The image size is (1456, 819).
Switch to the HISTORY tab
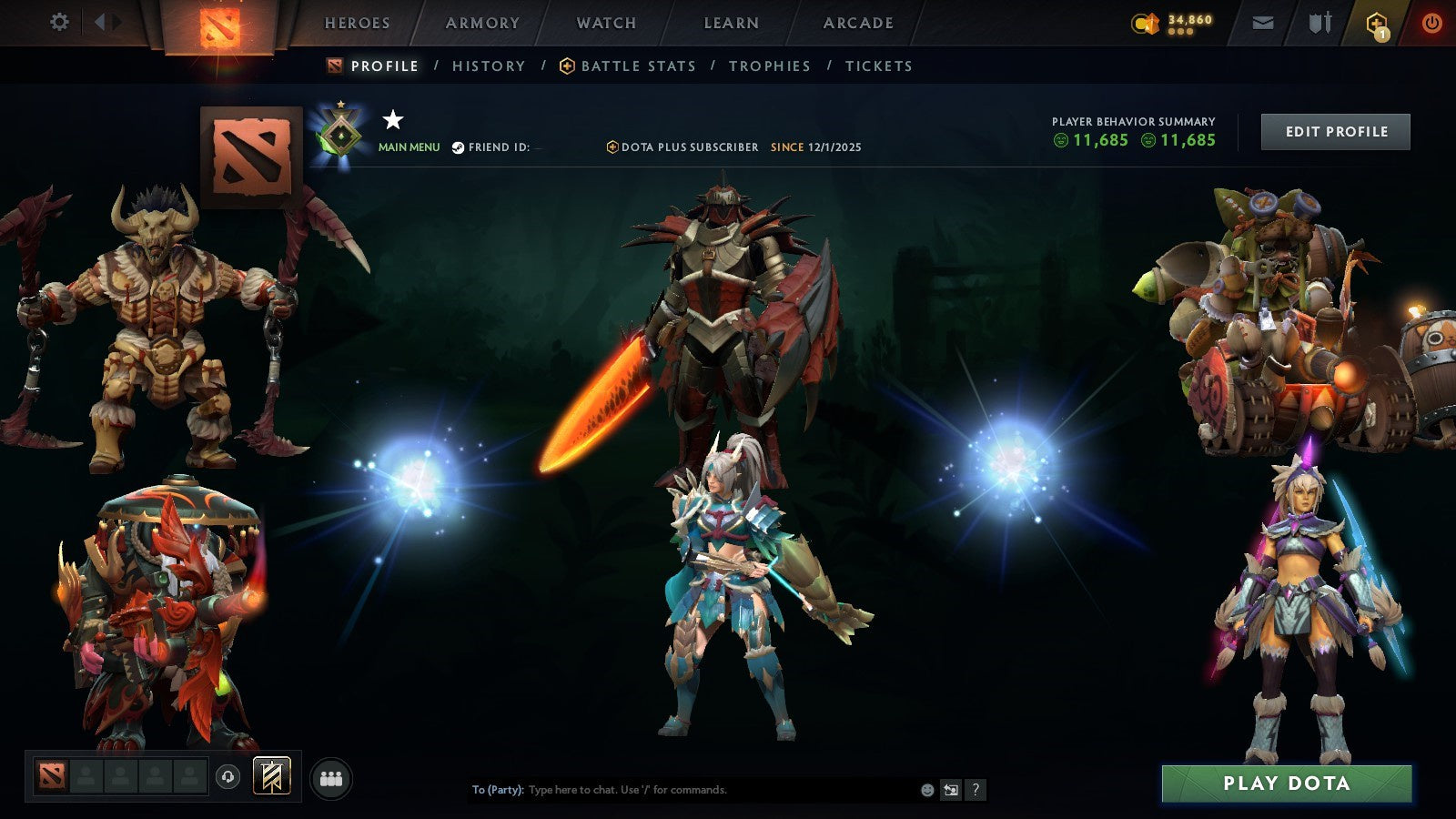click(488, 66)
